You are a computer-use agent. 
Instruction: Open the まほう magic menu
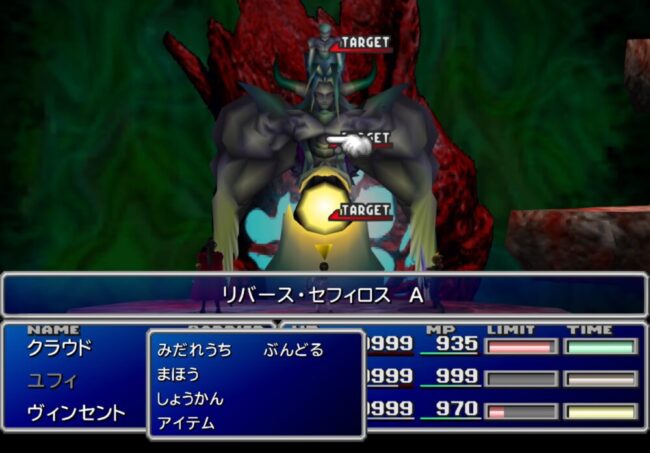[178, 374]
